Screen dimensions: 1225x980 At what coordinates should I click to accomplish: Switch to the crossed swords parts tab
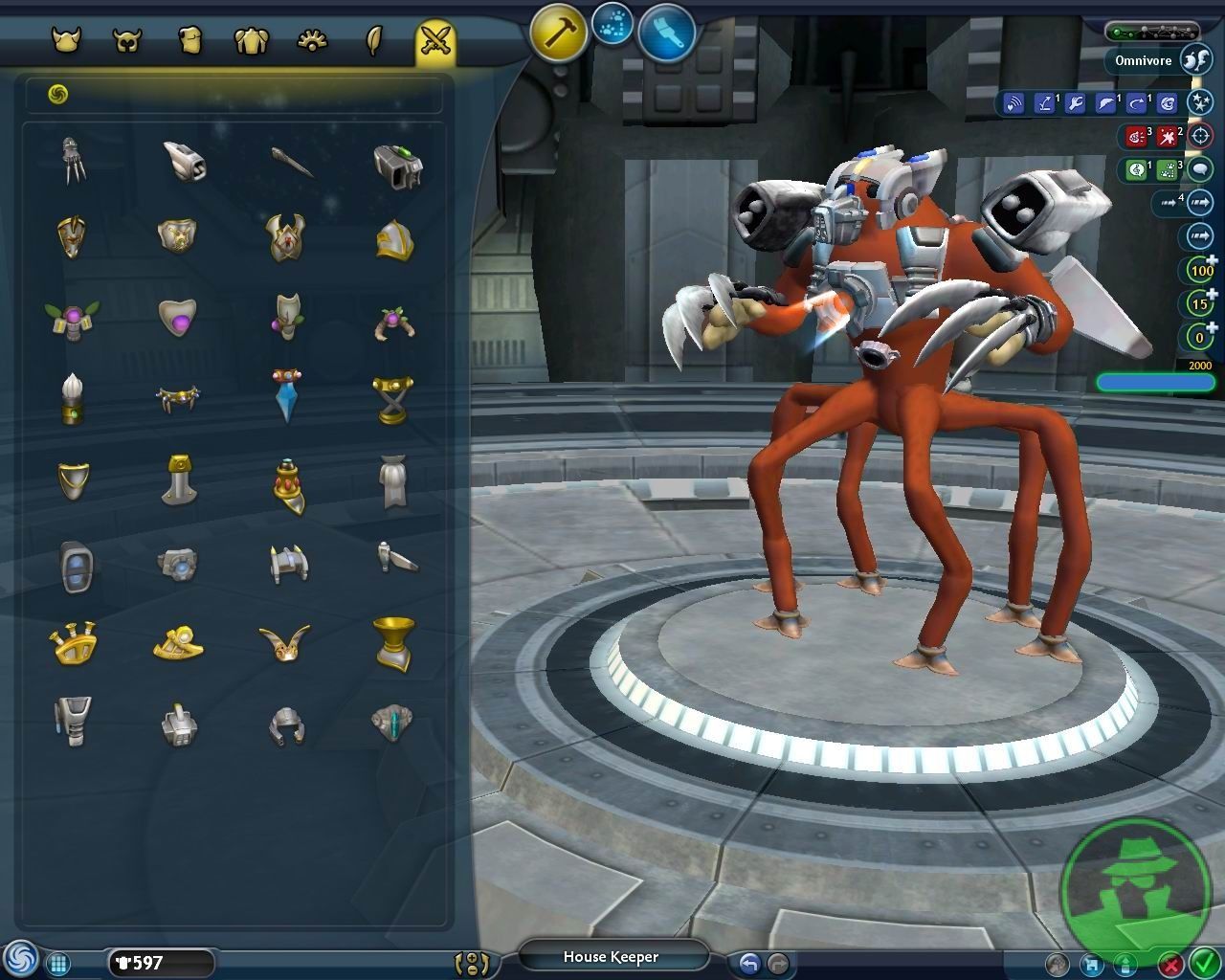pos(435,41)
